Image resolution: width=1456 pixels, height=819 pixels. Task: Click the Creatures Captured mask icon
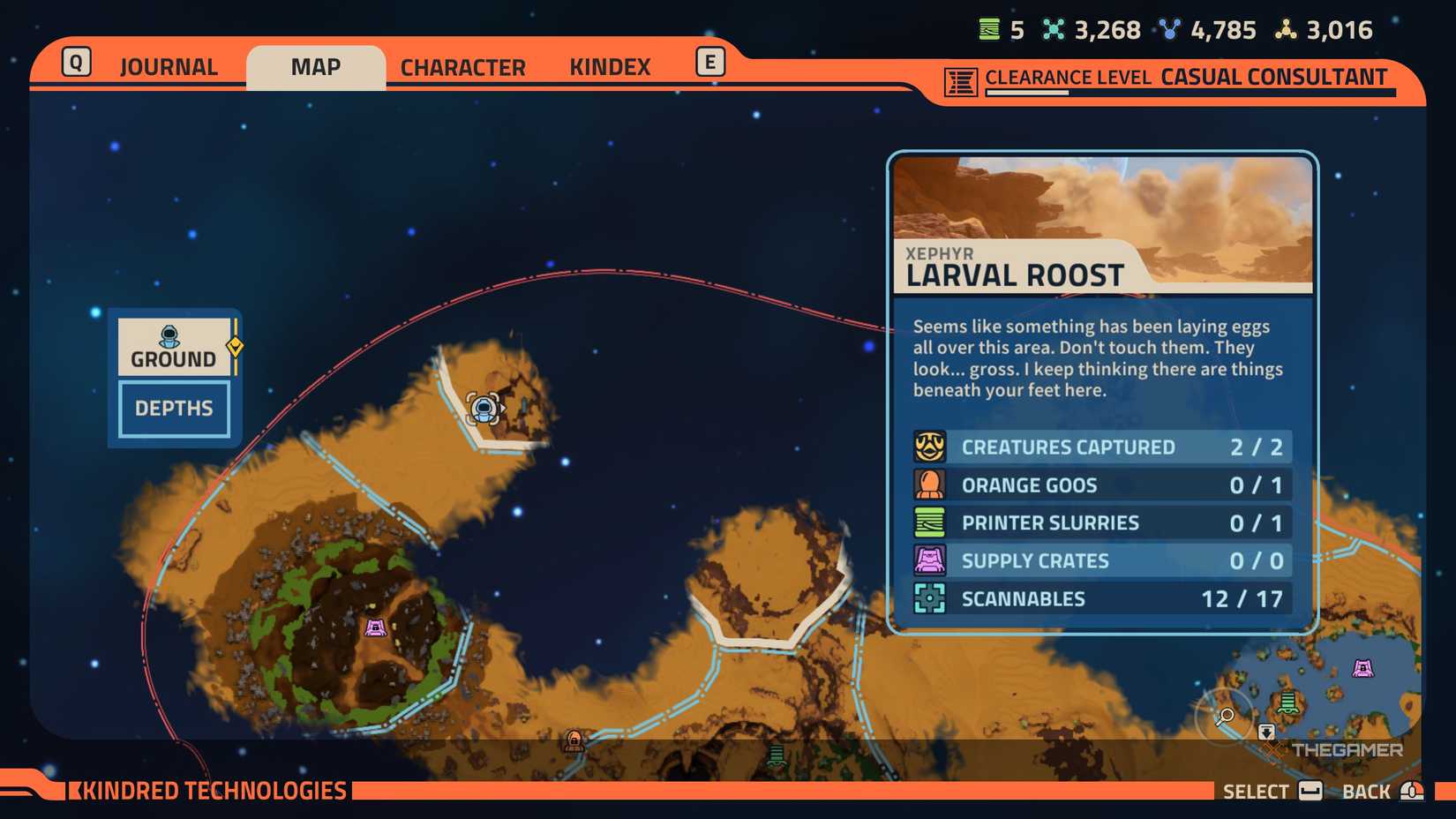tap(928, 447)
